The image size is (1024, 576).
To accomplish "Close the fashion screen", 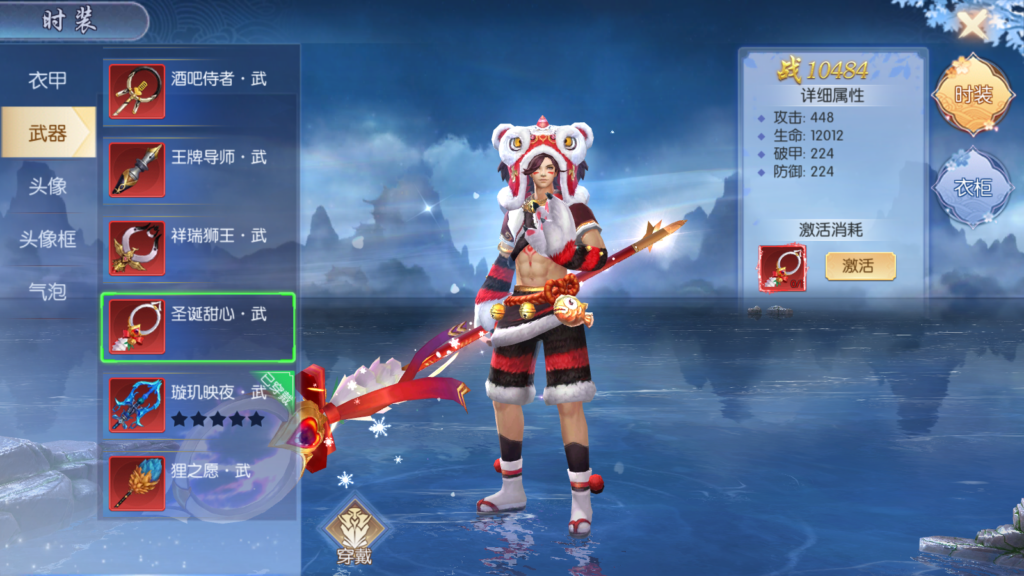I will 971,25.
